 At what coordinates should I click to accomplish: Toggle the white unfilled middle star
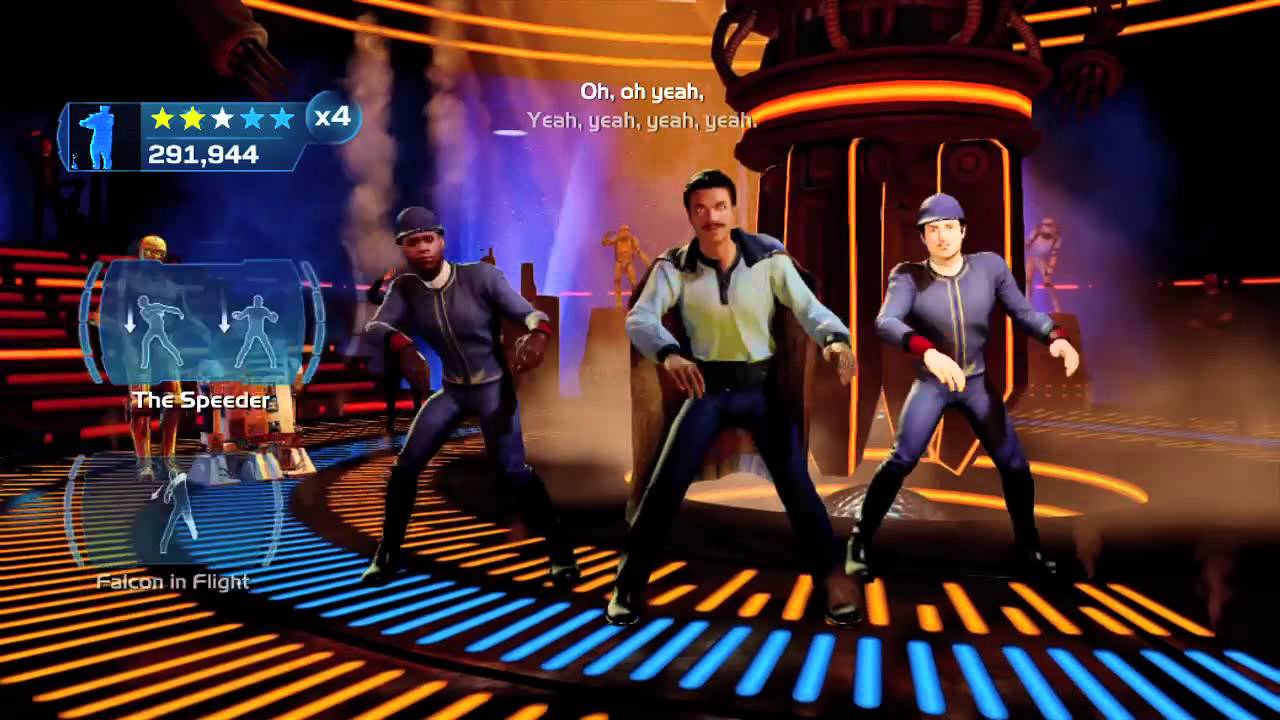pyautogui.click(x=223, y=118)
